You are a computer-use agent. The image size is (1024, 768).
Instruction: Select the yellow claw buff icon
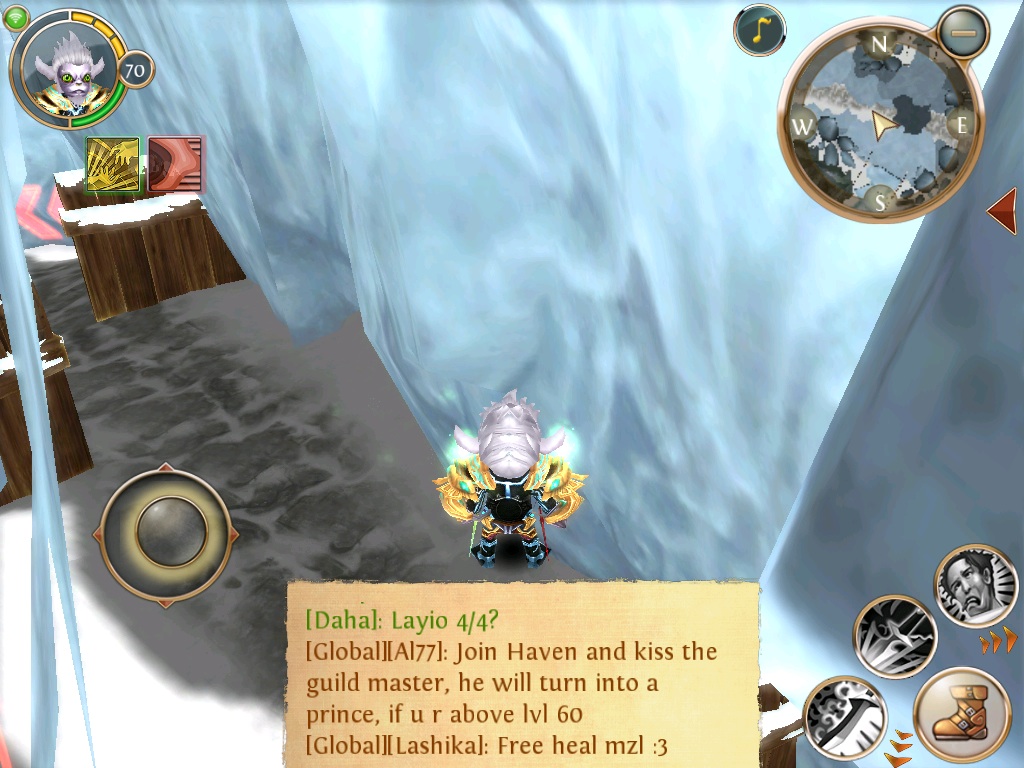point(113,165)
